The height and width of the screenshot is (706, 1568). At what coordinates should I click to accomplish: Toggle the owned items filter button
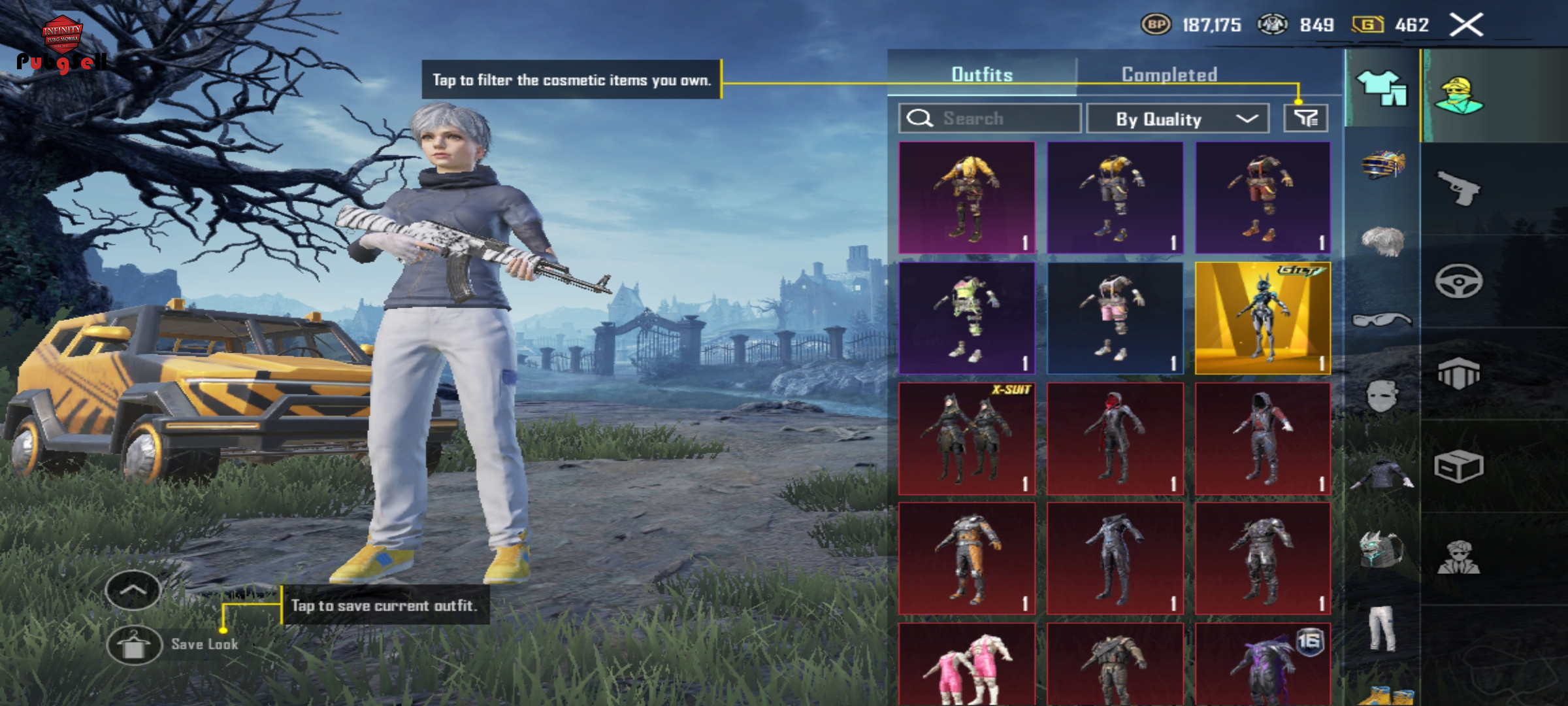[1305, 118]
